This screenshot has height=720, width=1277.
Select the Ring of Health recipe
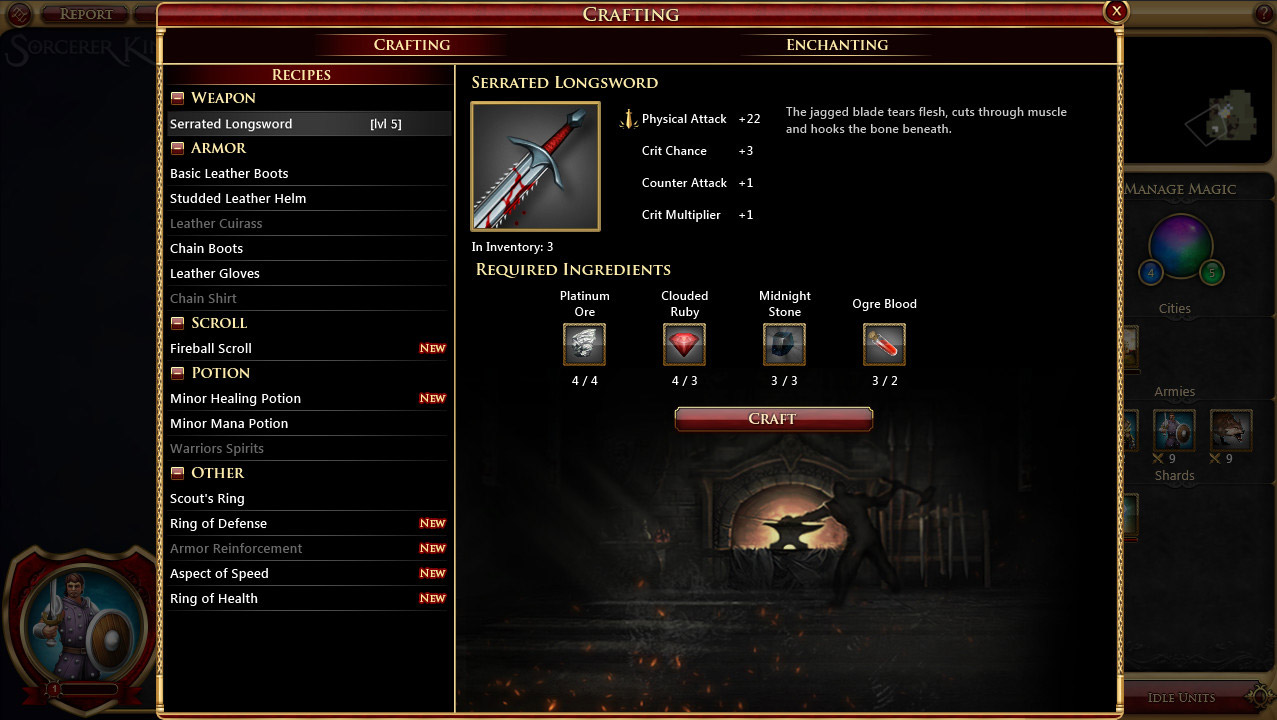(214, 599)
